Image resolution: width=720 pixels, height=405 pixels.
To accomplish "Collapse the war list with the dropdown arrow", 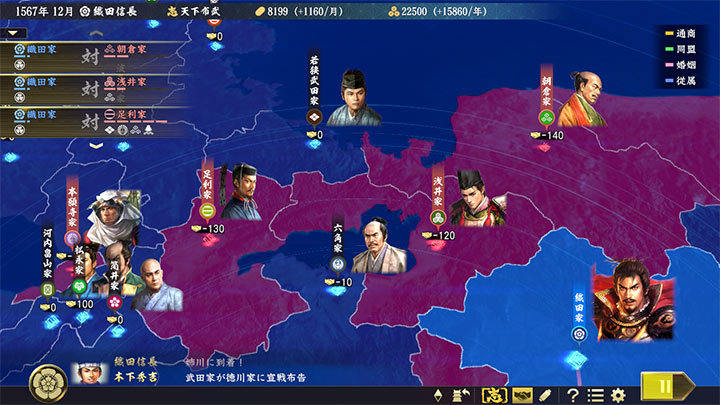I will 15,33.
